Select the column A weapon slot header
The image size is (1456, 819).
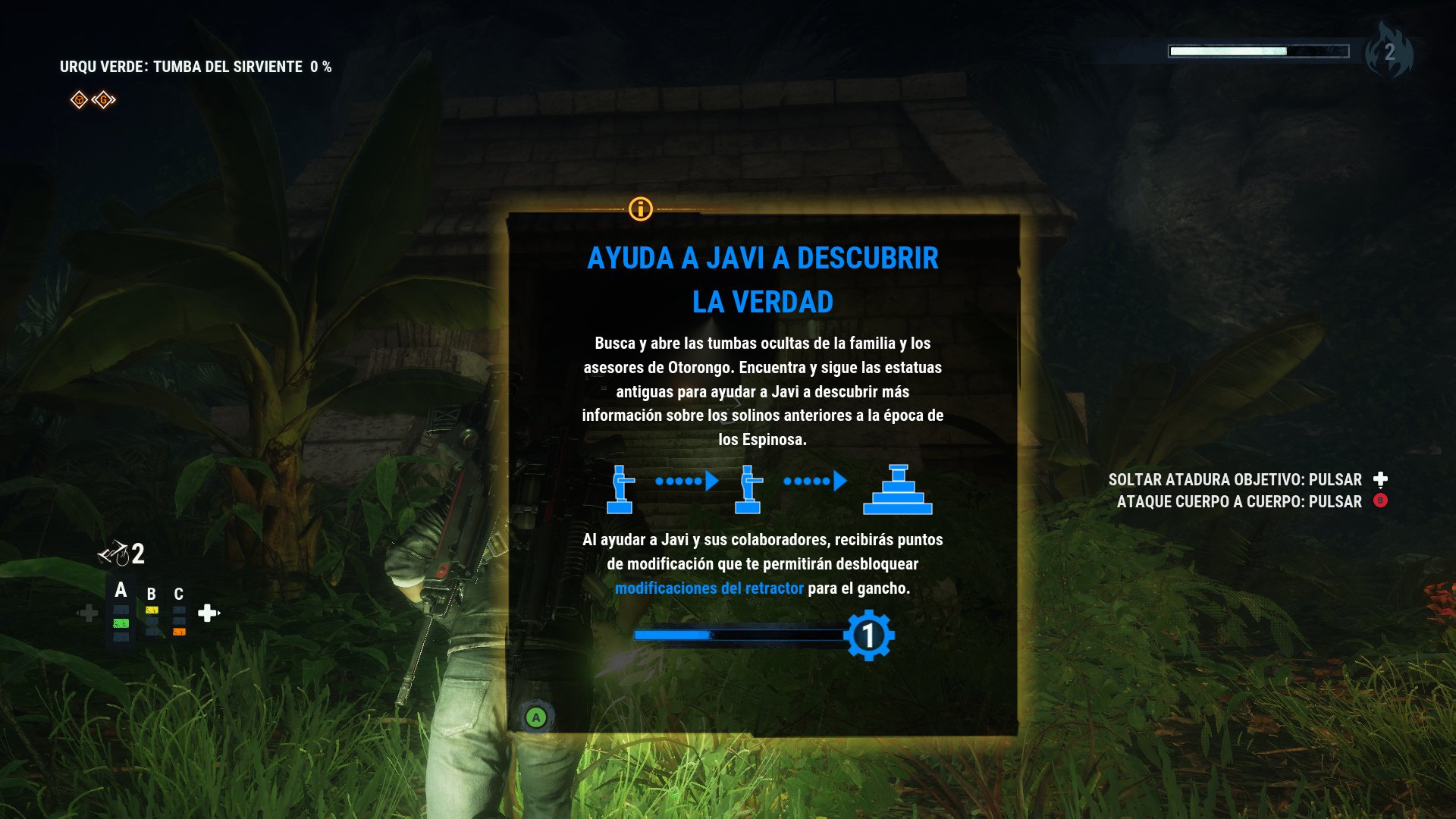pyautogui.click(x=121, y=588)
